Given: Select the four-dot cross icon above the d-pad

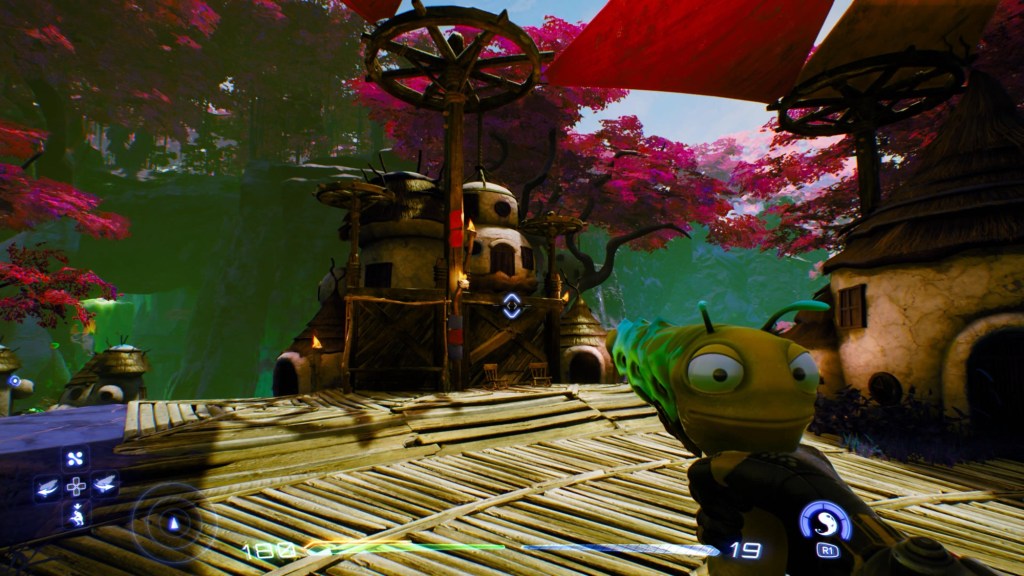Looking at the screenshot, I should 76,459.
